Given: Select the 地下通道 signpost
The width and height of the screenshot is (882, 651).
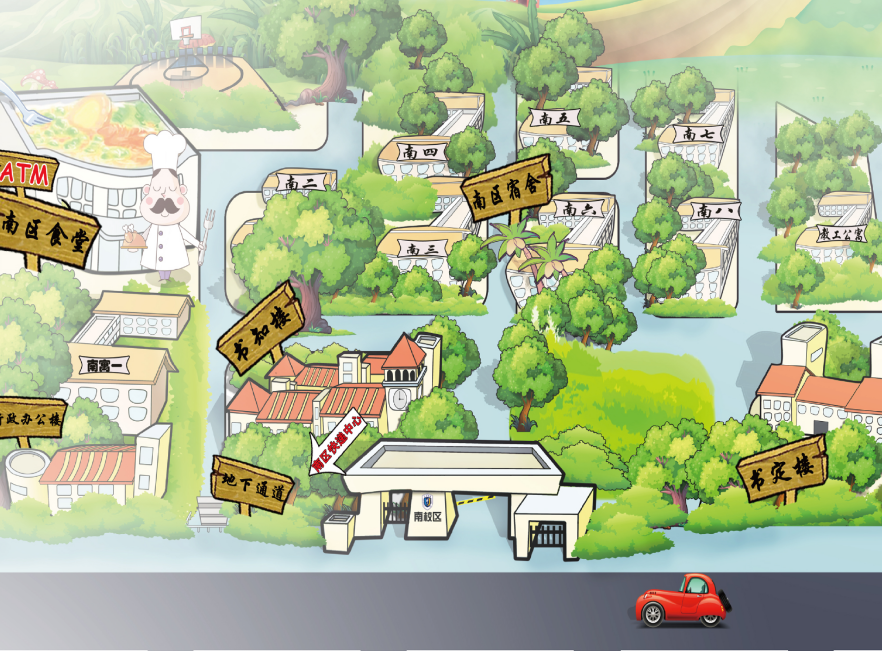Looking at the screenshot, I should click(x=252, y=487).
